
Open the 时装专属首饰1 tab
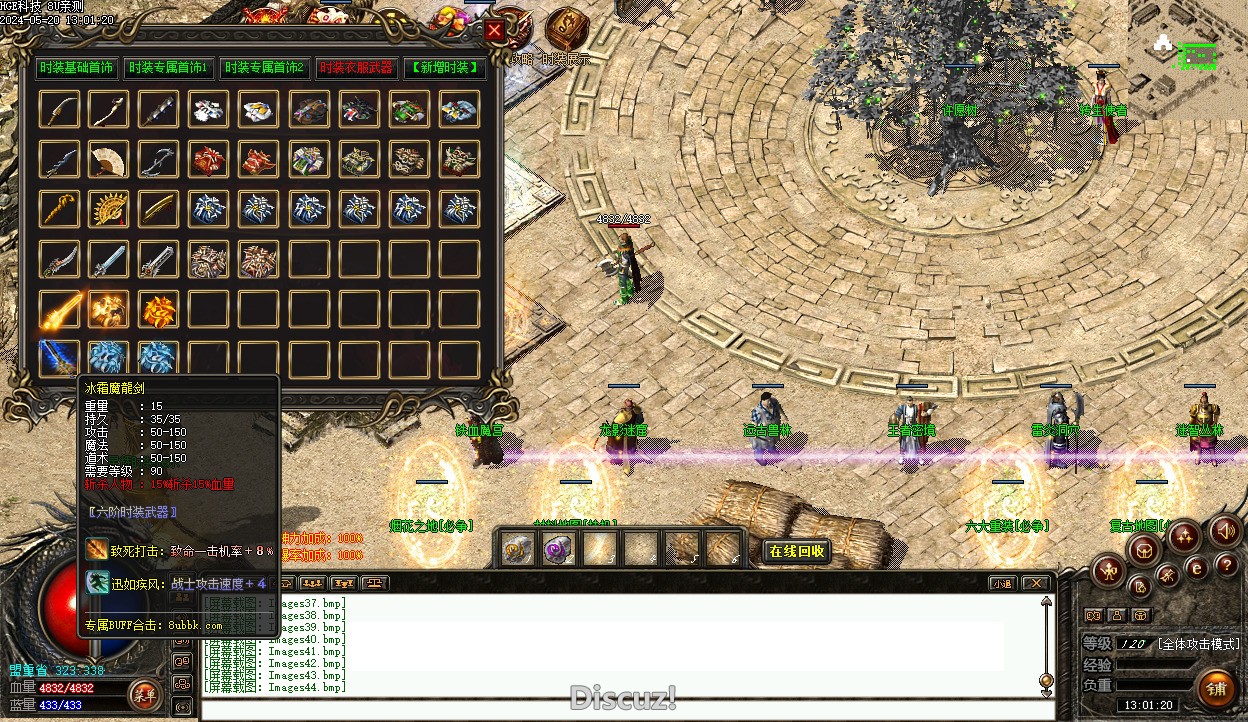168,68
